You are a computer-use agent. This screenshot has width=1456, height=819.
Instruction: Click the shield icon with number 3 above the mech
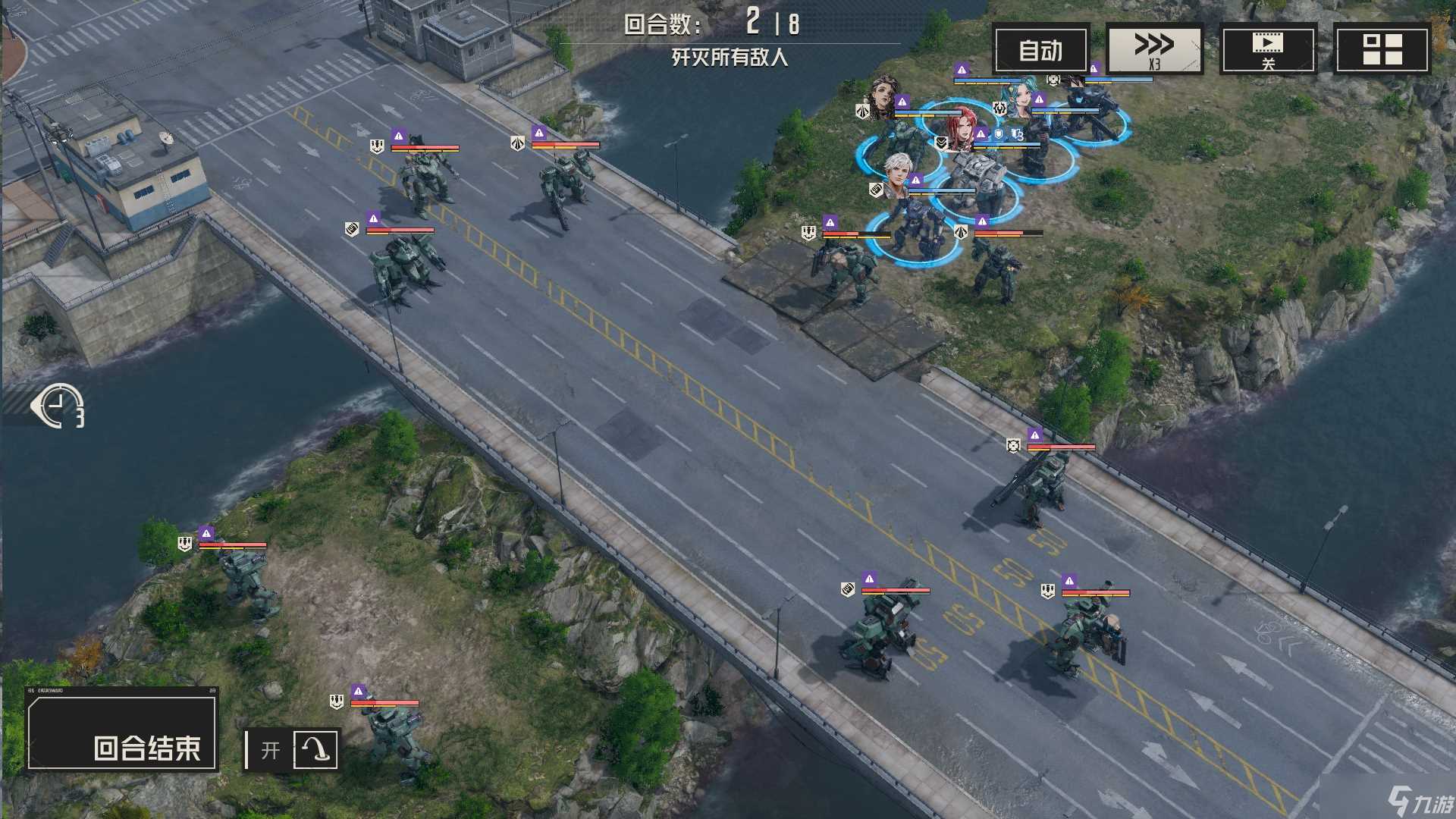[x=1016, y=134]
